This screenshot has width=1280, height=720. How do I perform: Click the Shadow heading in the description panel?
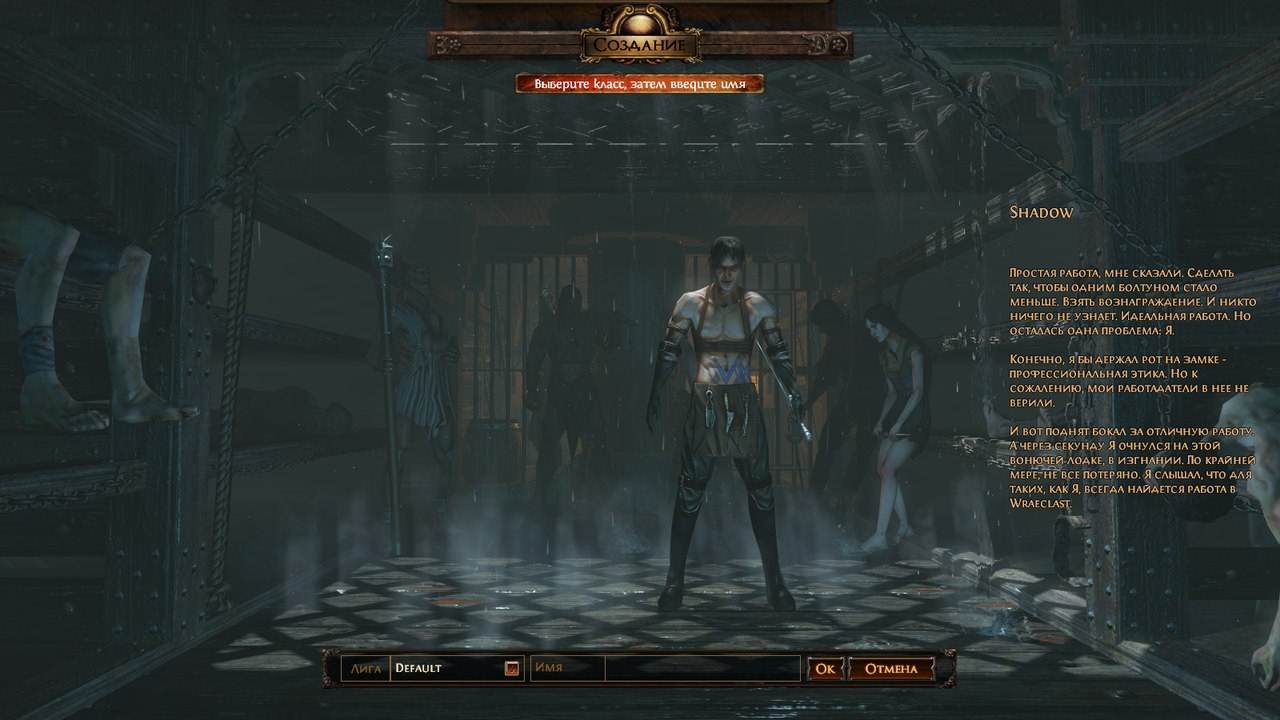1041,213
